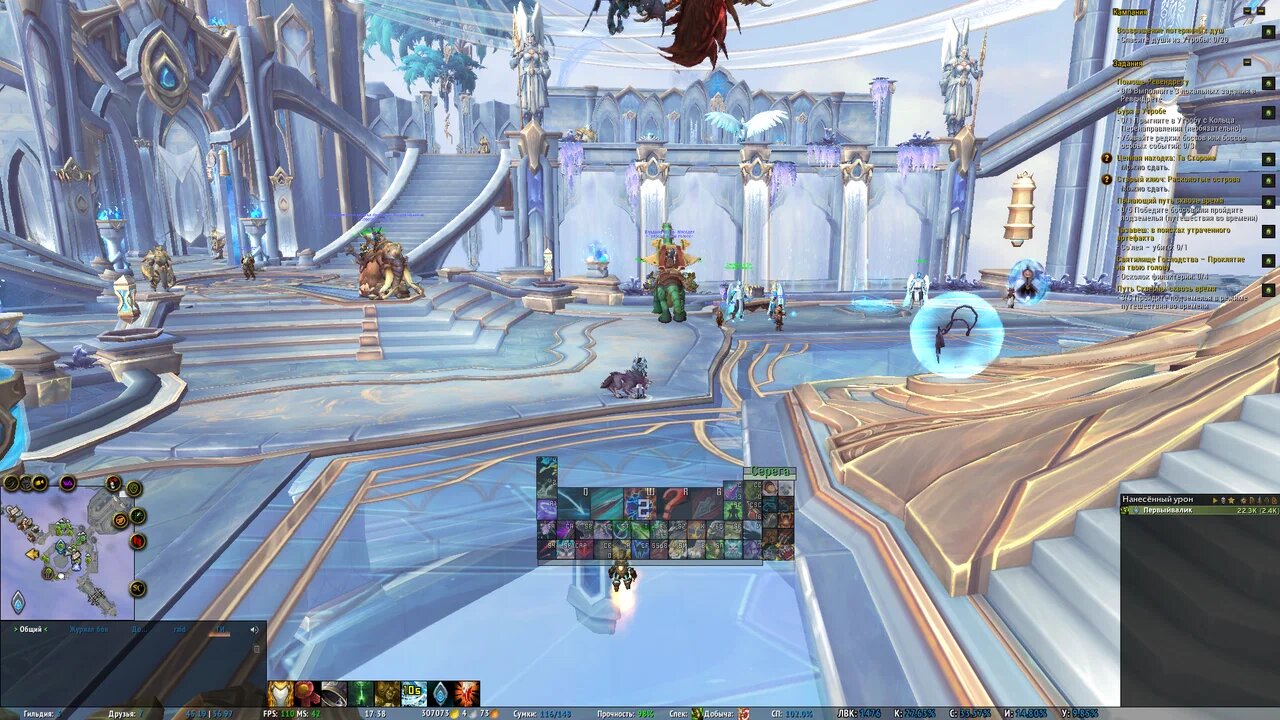Click the yellow arrow marker on minimap
1280x720 pixels.
click(32, 553)
